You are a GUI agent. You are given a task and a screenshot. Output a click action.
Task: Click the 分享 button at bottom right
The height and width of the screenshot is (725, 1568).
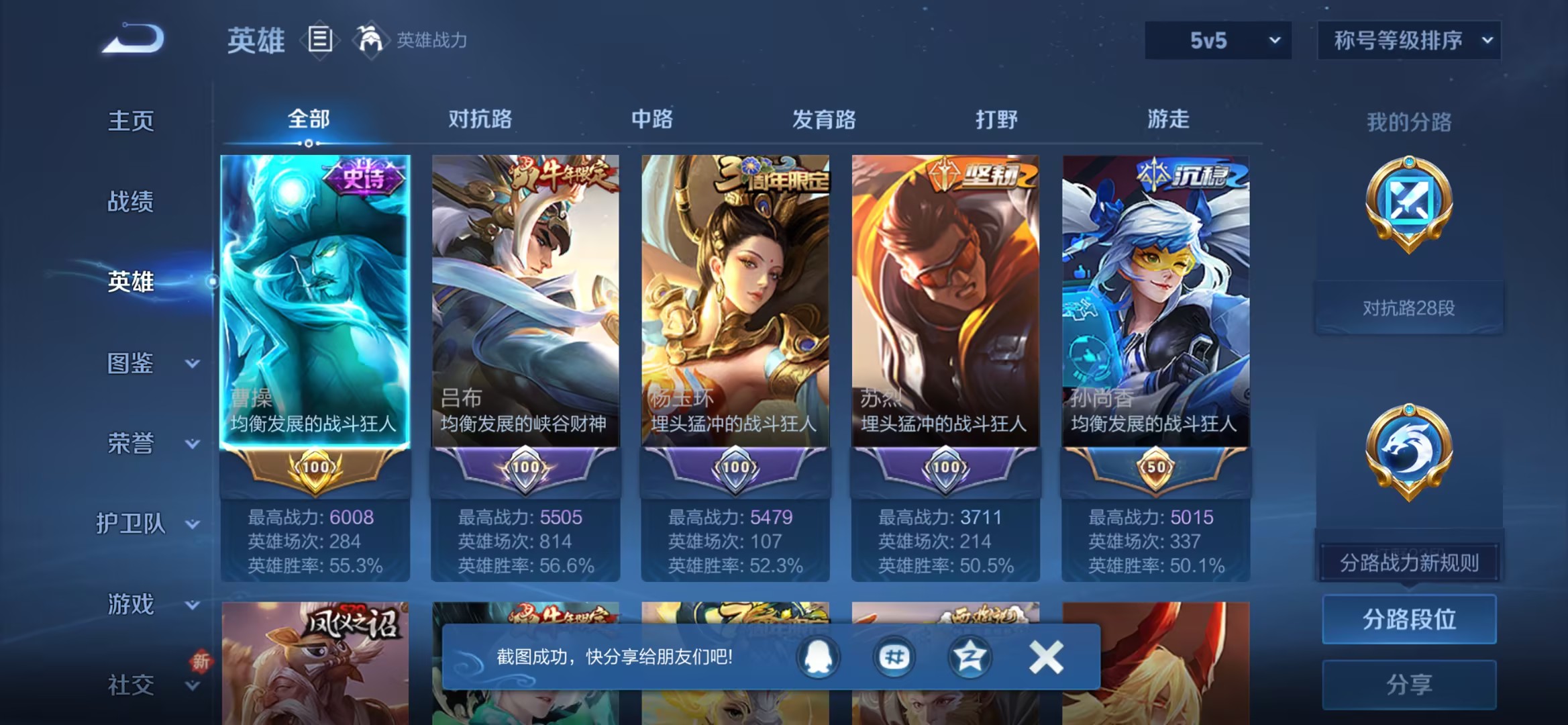point(1408,683)
